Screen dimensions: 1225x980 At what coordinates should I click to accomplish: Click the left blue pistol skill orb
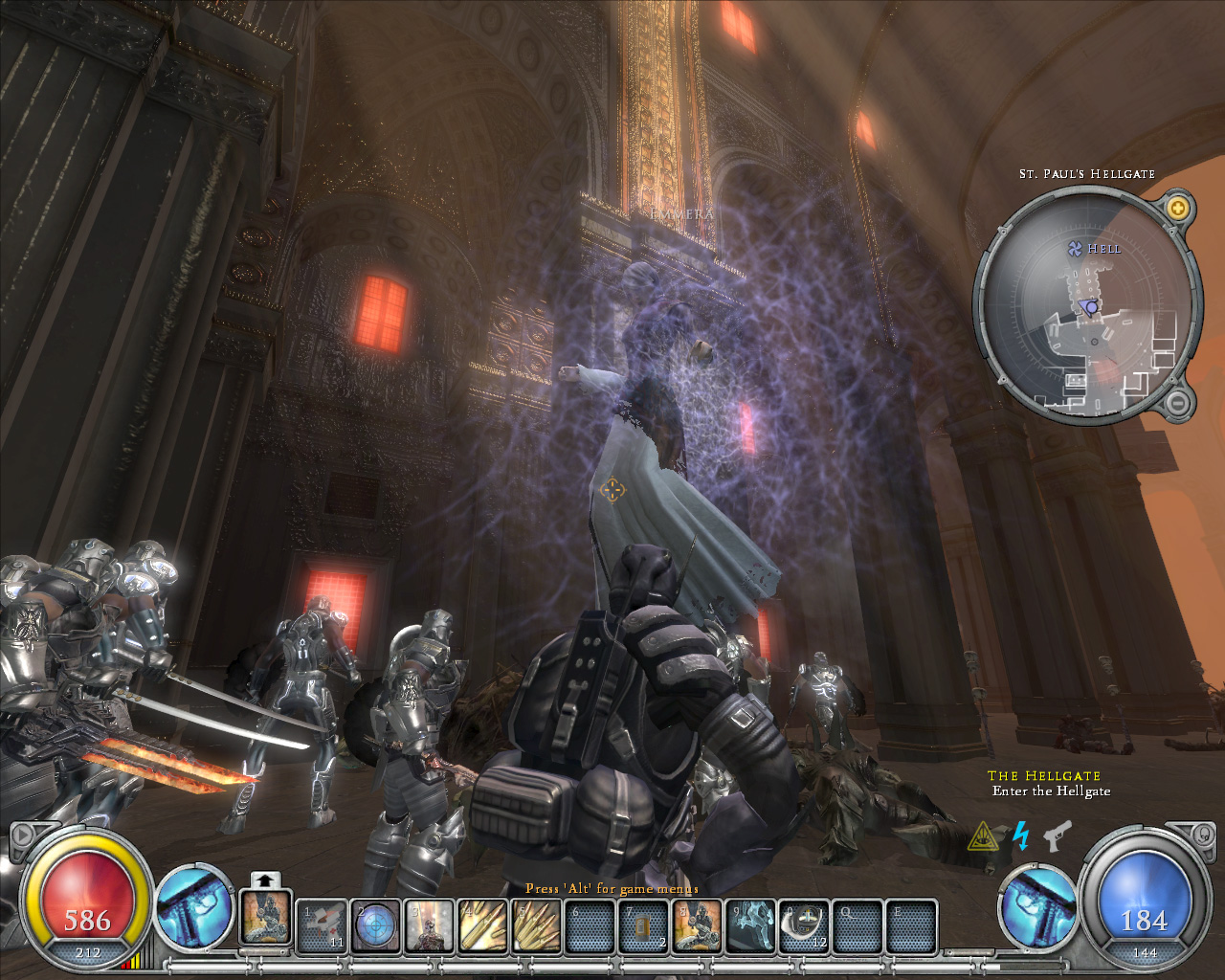point(194,907)
